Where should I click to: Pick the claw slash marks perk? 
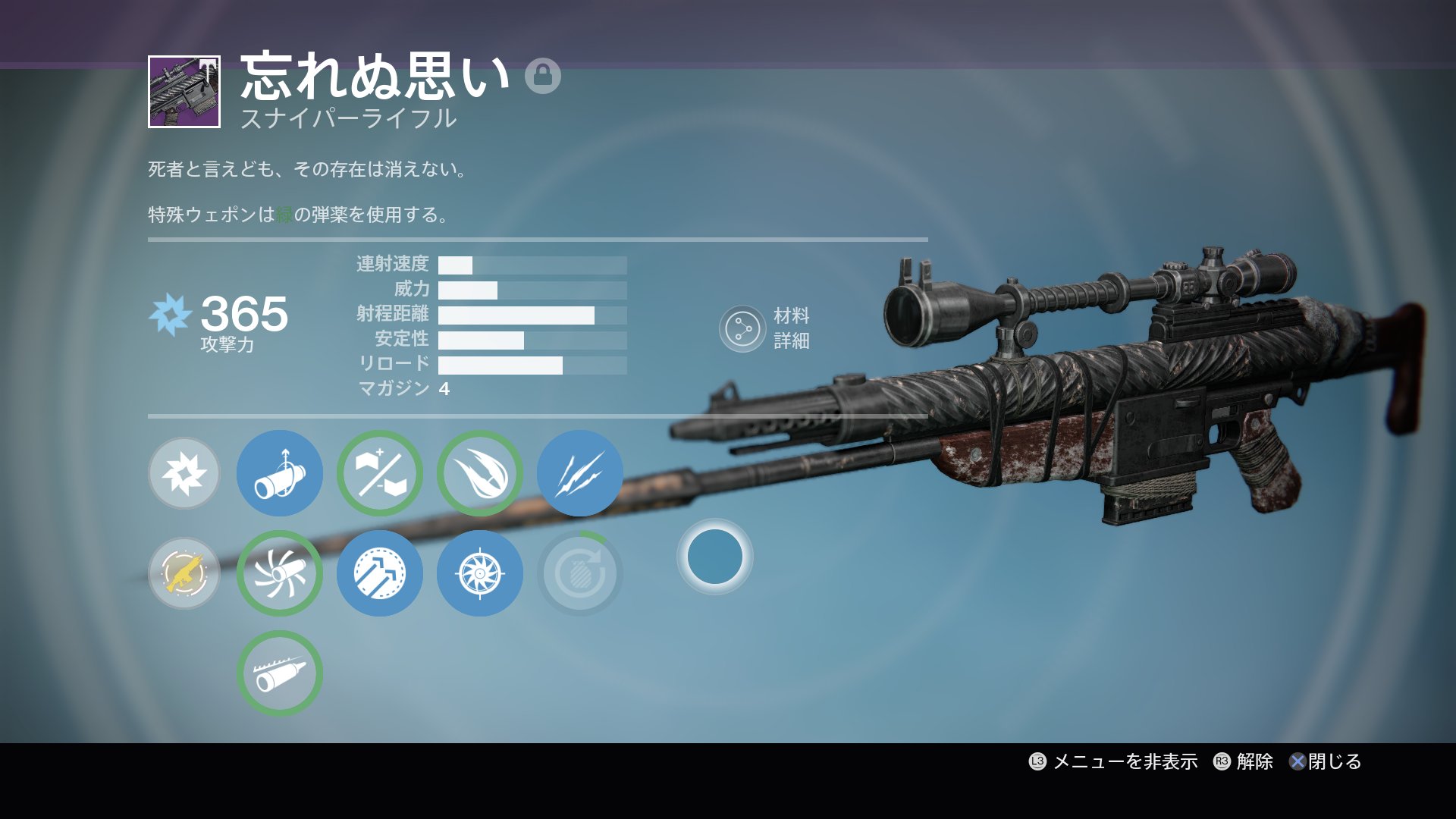point(580,474)
